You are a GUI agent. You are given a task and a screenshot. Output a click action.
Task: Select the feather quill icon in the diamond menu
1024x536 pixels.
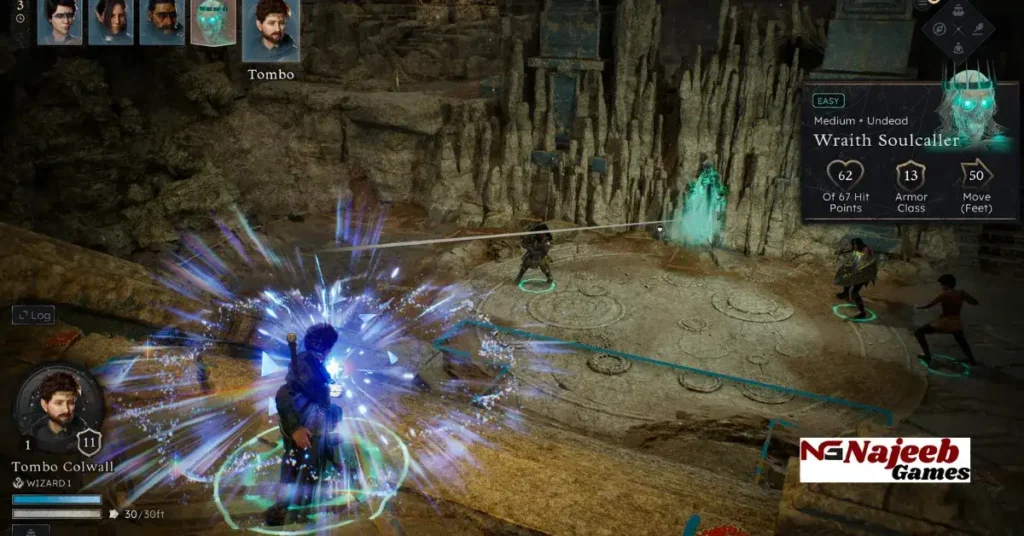point(977,28)
